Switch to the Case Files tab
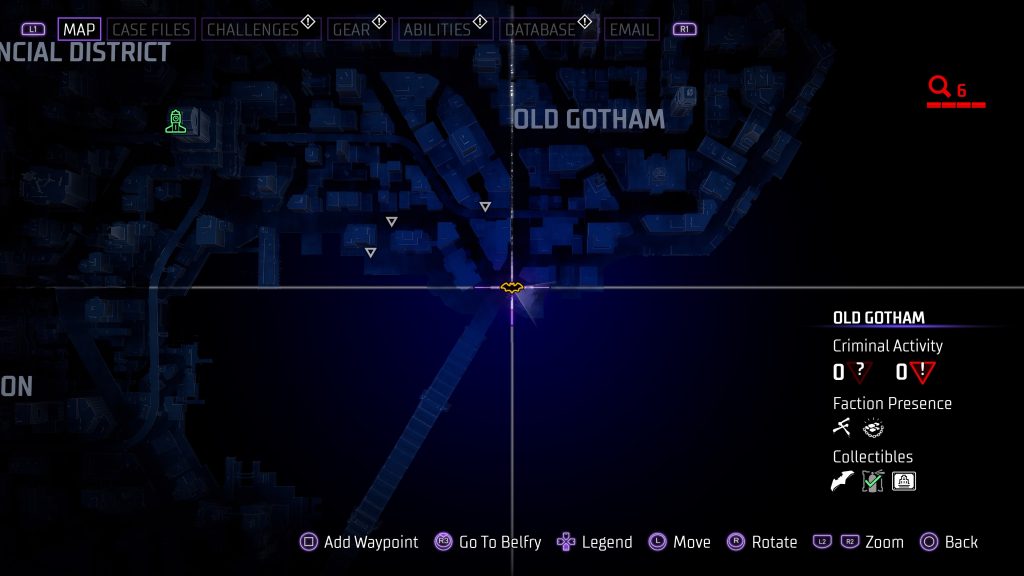Image resolution: width=1024 pixels, height=576 pixels. tap(151, 30)
